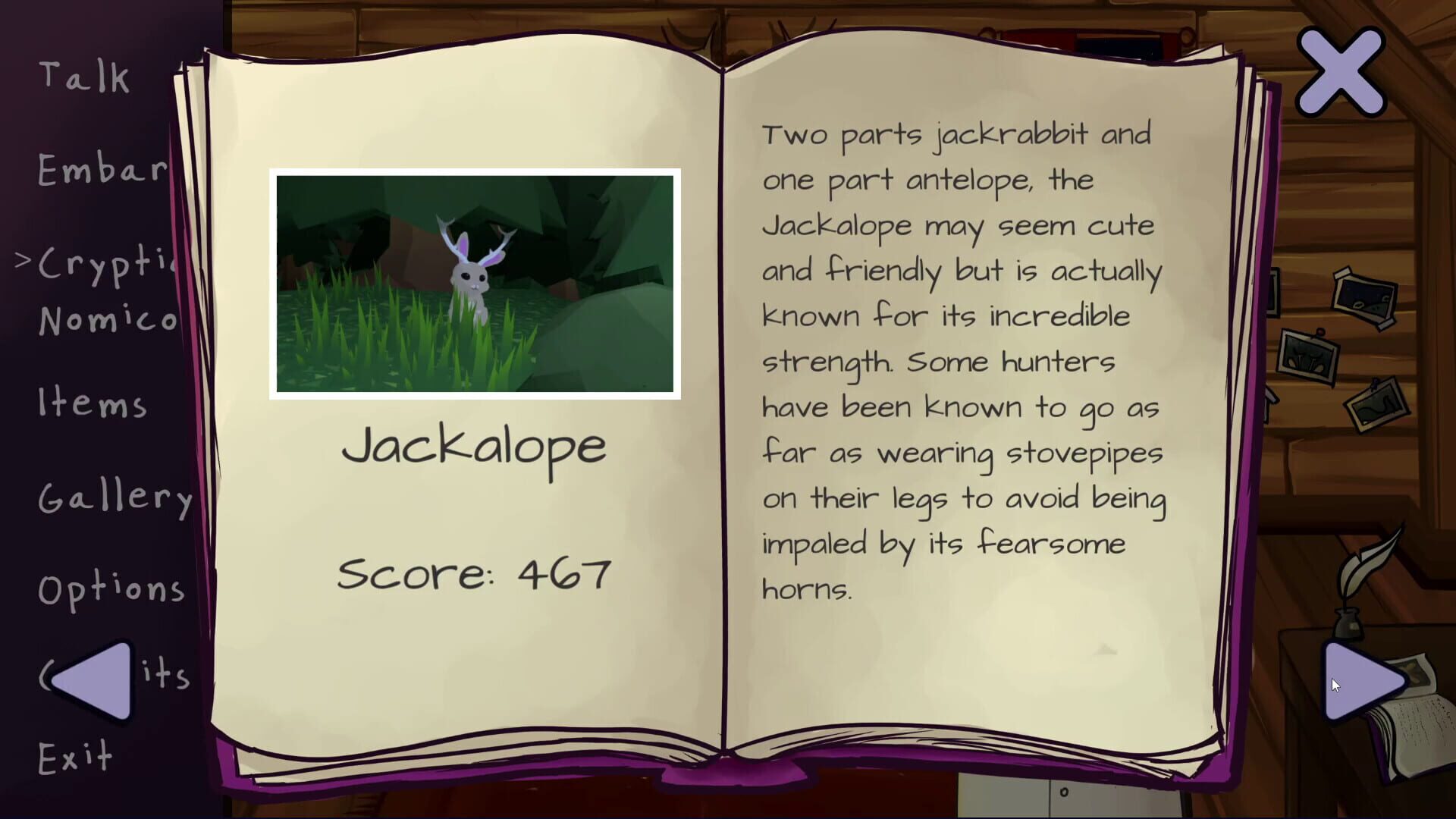Click the X close icon above the book
Screen dimensions: 1456x819
tap(1339, 71)
